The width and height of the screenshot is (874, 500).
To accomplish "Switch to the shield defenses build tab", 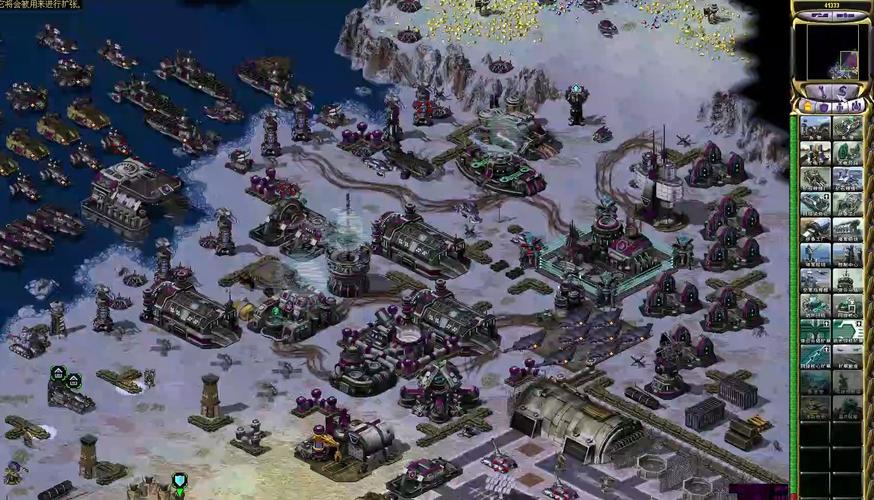I will click(824, 106).
